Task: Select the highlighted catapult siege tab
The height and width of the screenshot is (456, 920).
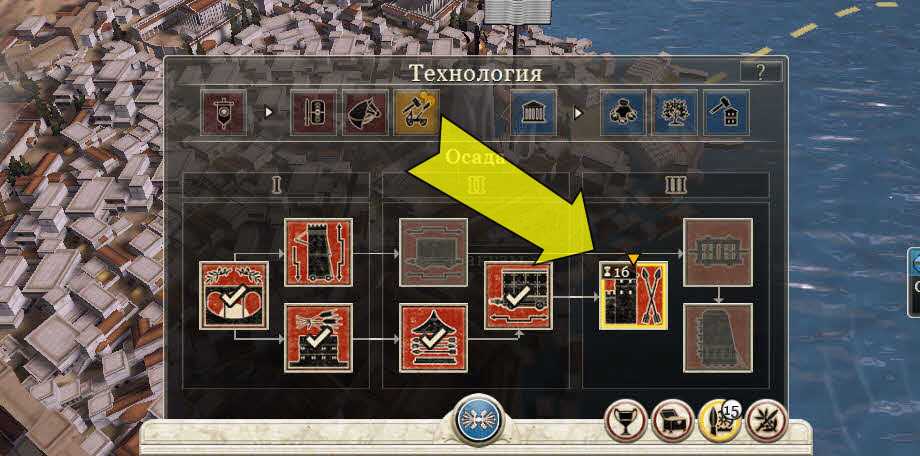Action: [415, 112]
